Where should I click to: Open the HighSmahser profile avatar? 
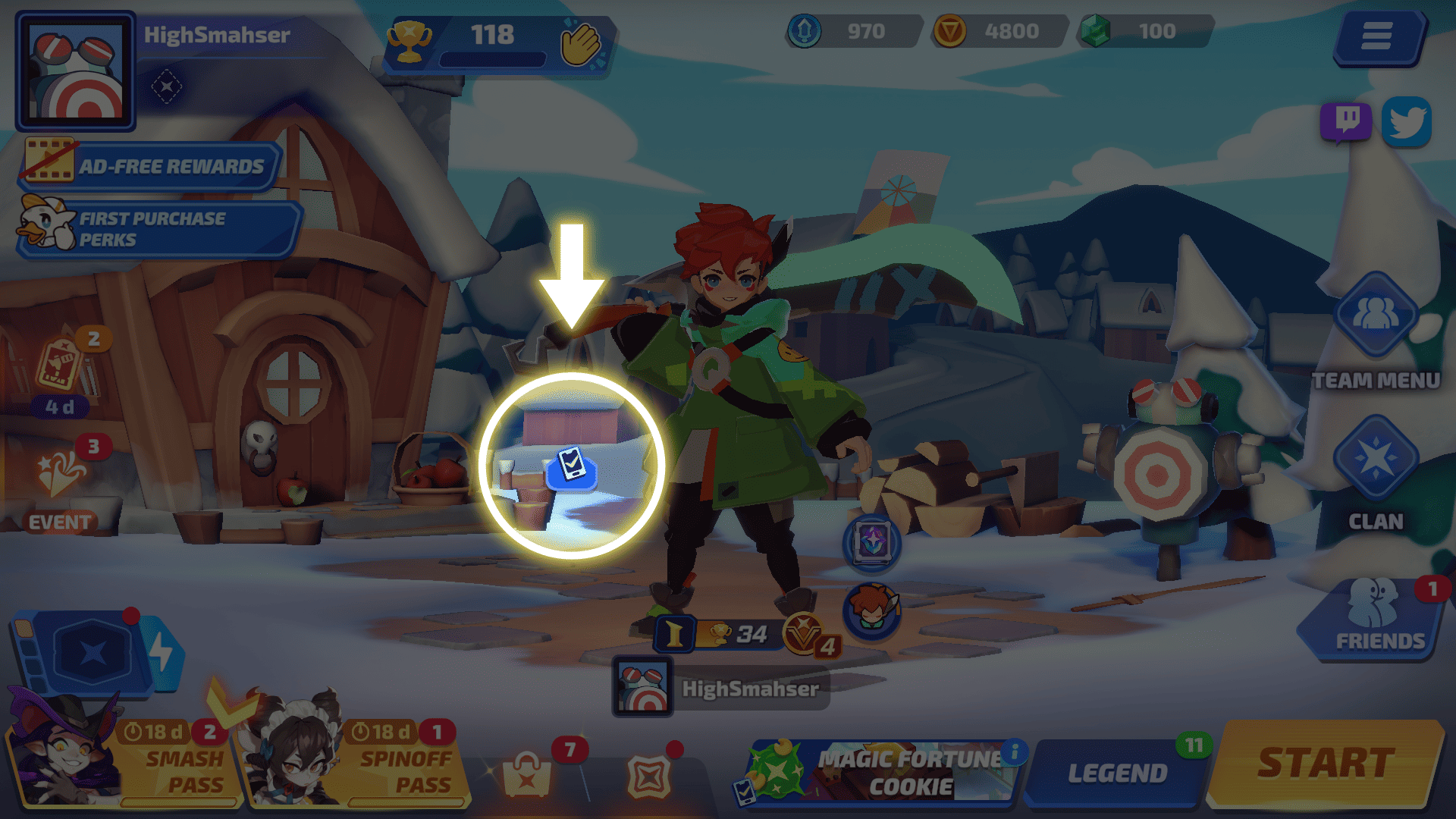pyautogui.click(x=75, y=71)
